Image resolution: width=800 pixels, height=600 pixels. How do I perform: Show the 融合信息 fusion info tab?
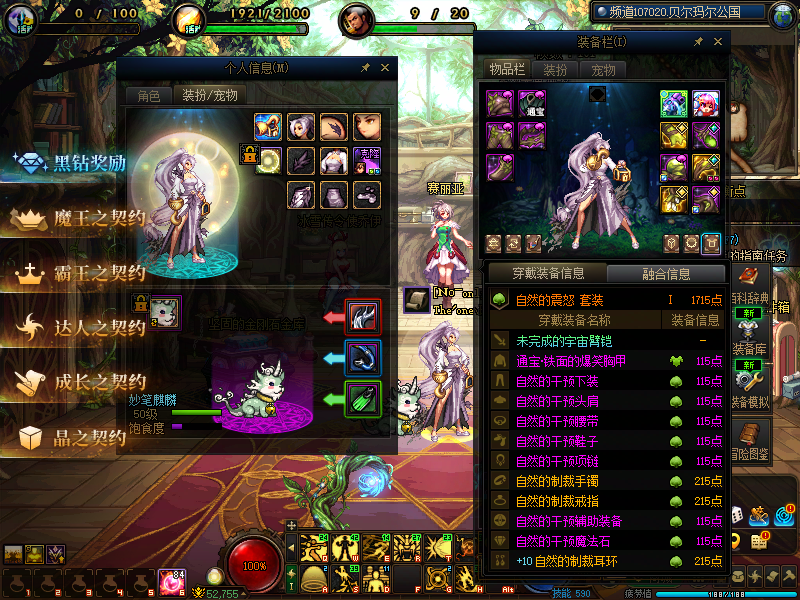pyautogui.click(x=664, y=273)
